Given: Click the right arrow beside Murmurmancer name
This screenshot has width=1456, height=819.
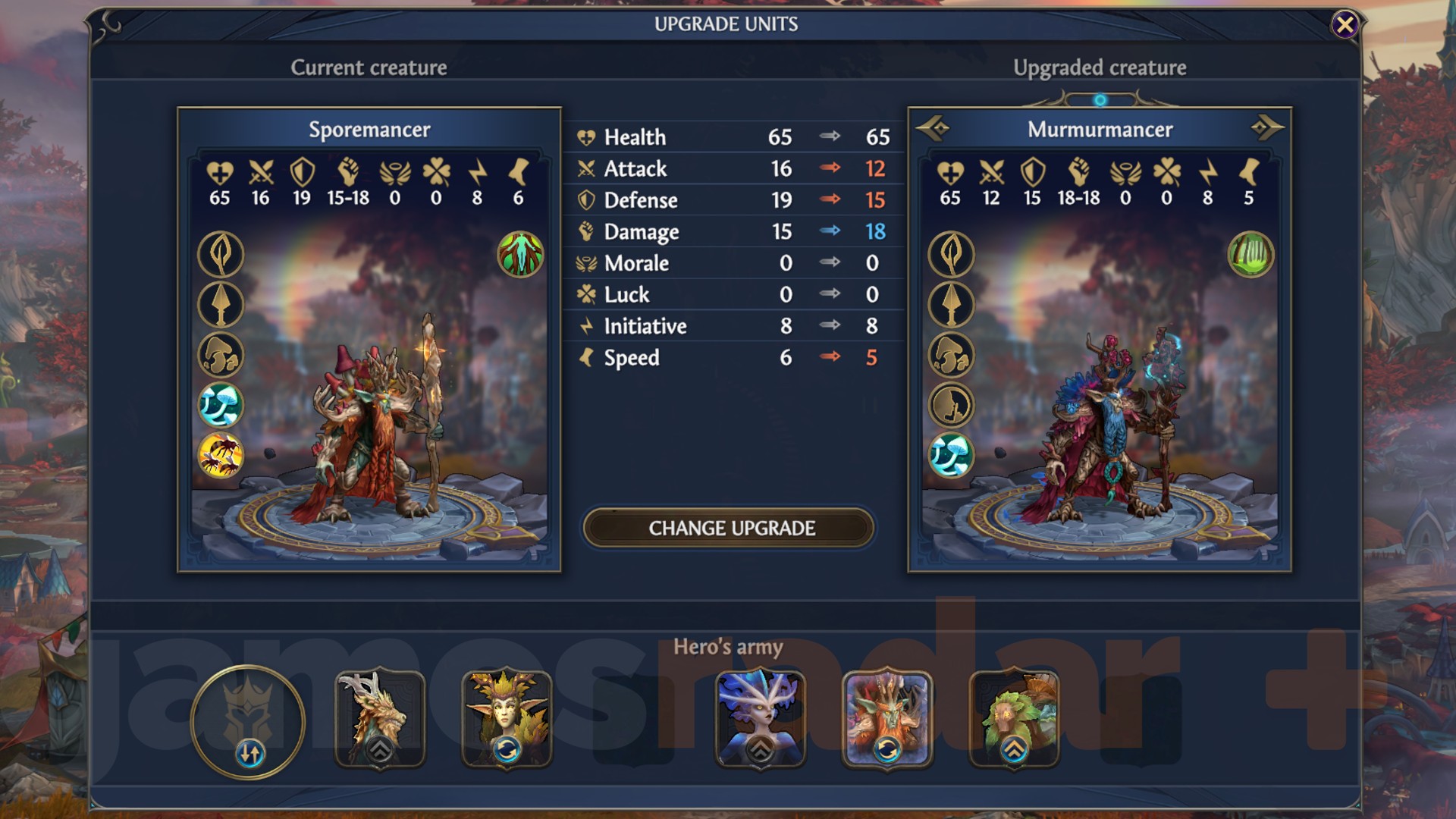Looking at the screenshot, I should pyautogui.click(x=1267, y=129).
